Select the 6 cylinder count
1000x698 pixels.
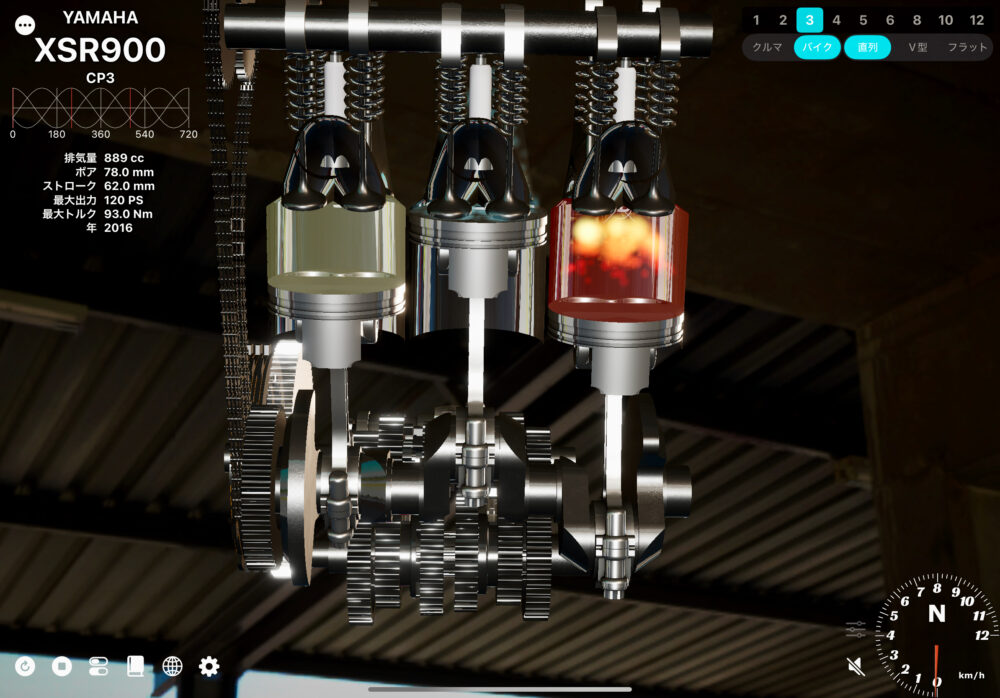pos(890,20)
